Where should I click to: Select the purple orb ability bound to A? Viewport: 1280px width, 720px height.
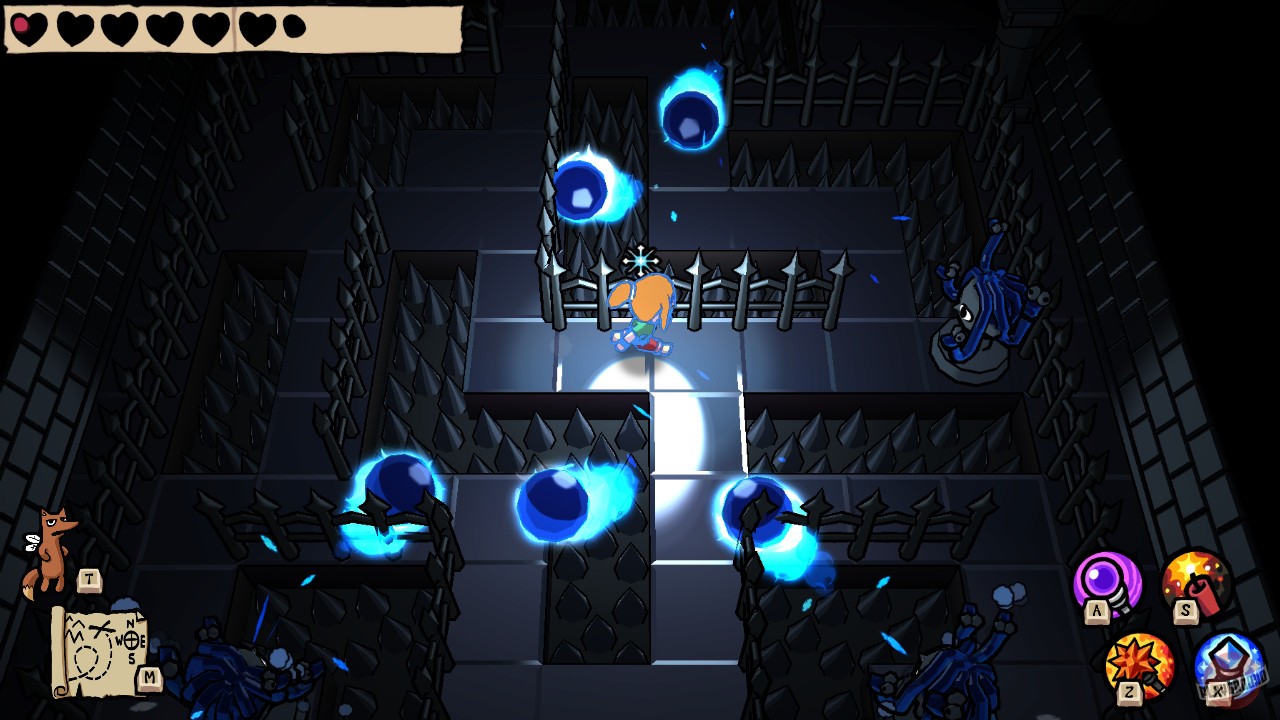(x=1105, y=580)
